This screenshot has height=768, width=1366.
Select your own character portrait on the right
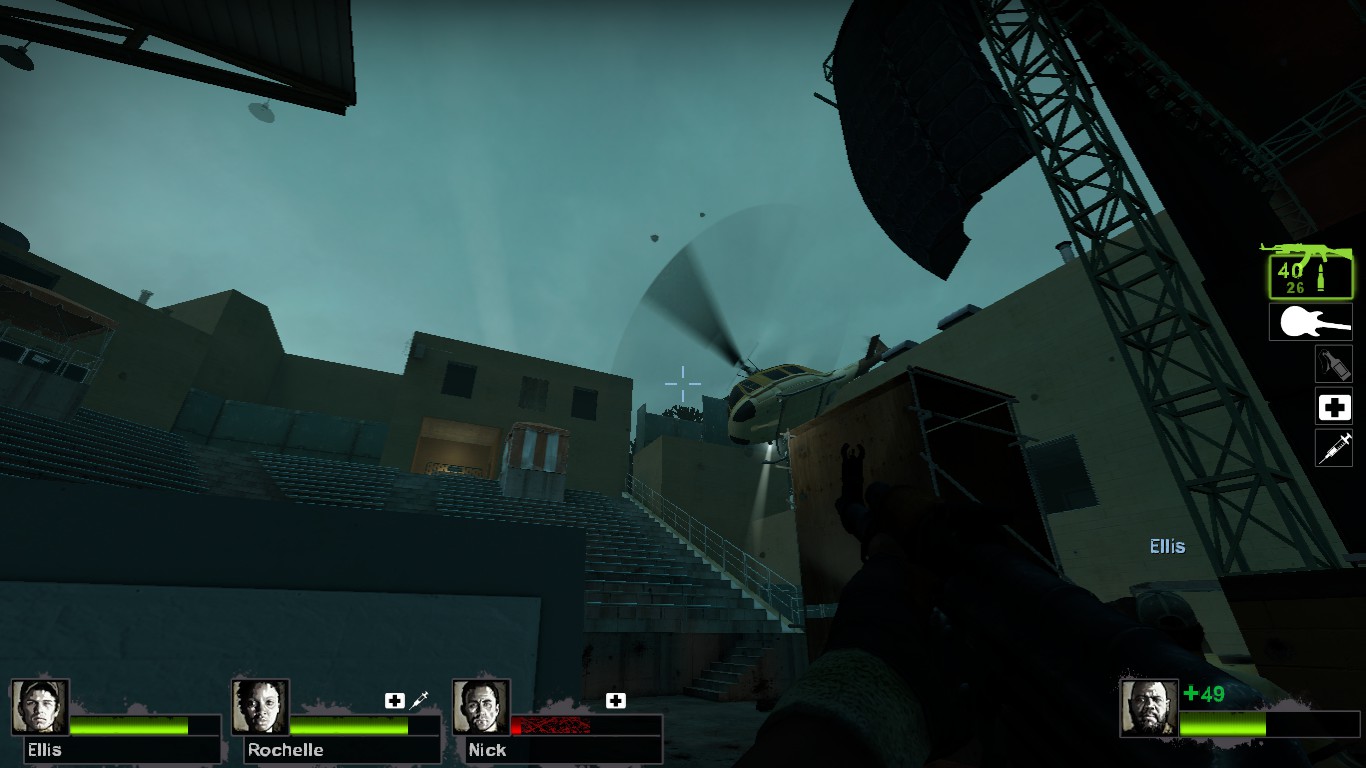[x=1148, y=706]
